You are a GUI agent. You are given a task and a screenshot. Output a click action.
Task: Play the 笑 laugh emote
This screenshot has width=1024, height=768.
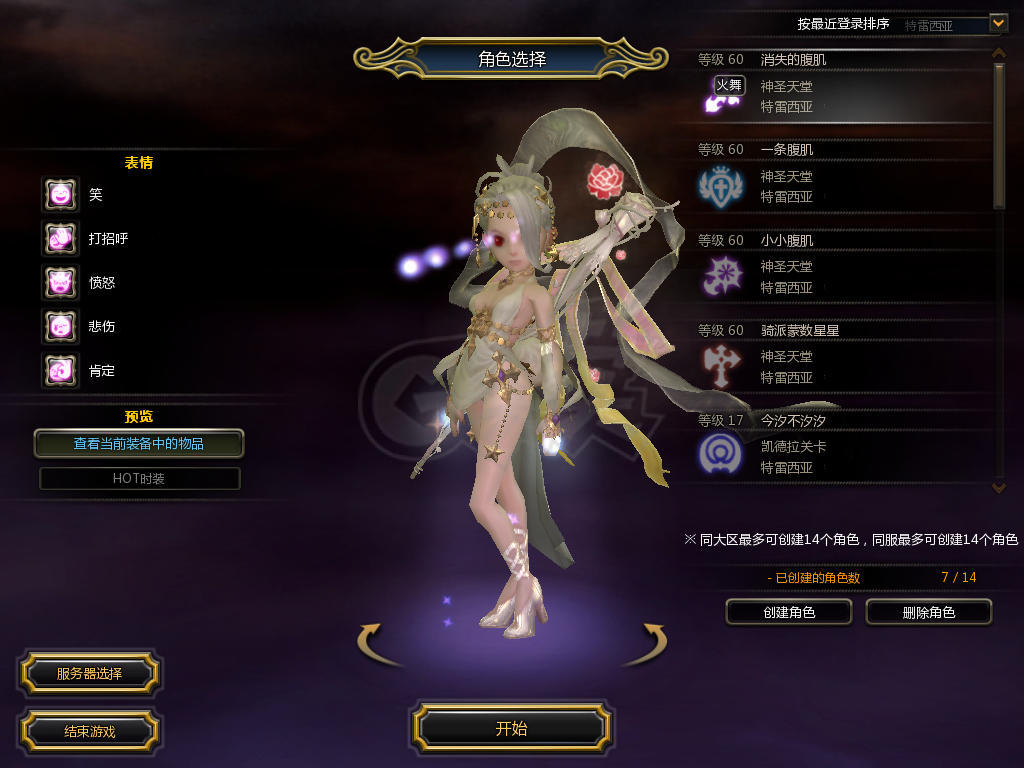click(x=60, y=195)
